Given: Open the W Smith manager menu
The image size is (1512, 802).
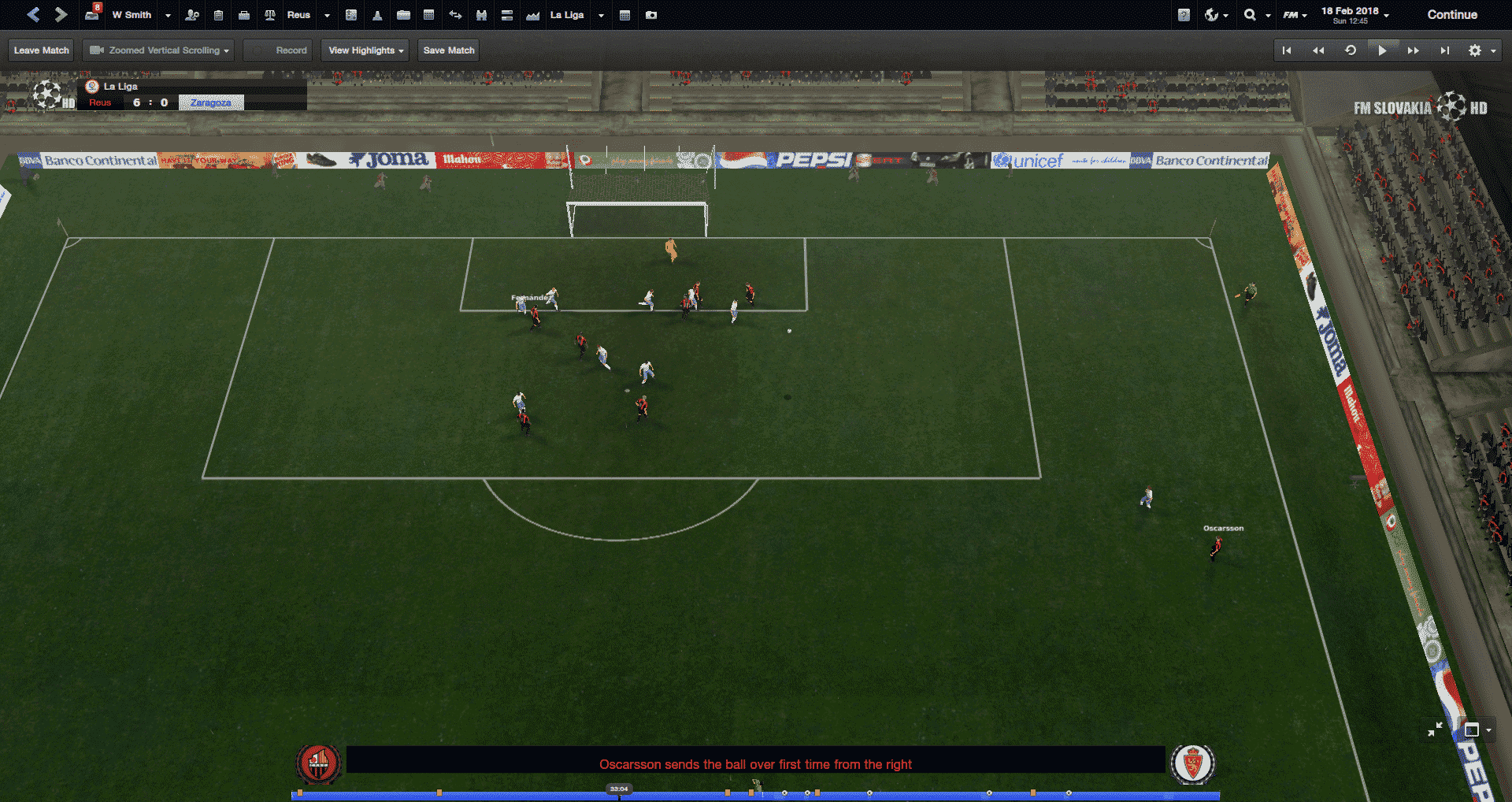Looking at the screenshot, I should pyautogui.click(x=132, y=15).
